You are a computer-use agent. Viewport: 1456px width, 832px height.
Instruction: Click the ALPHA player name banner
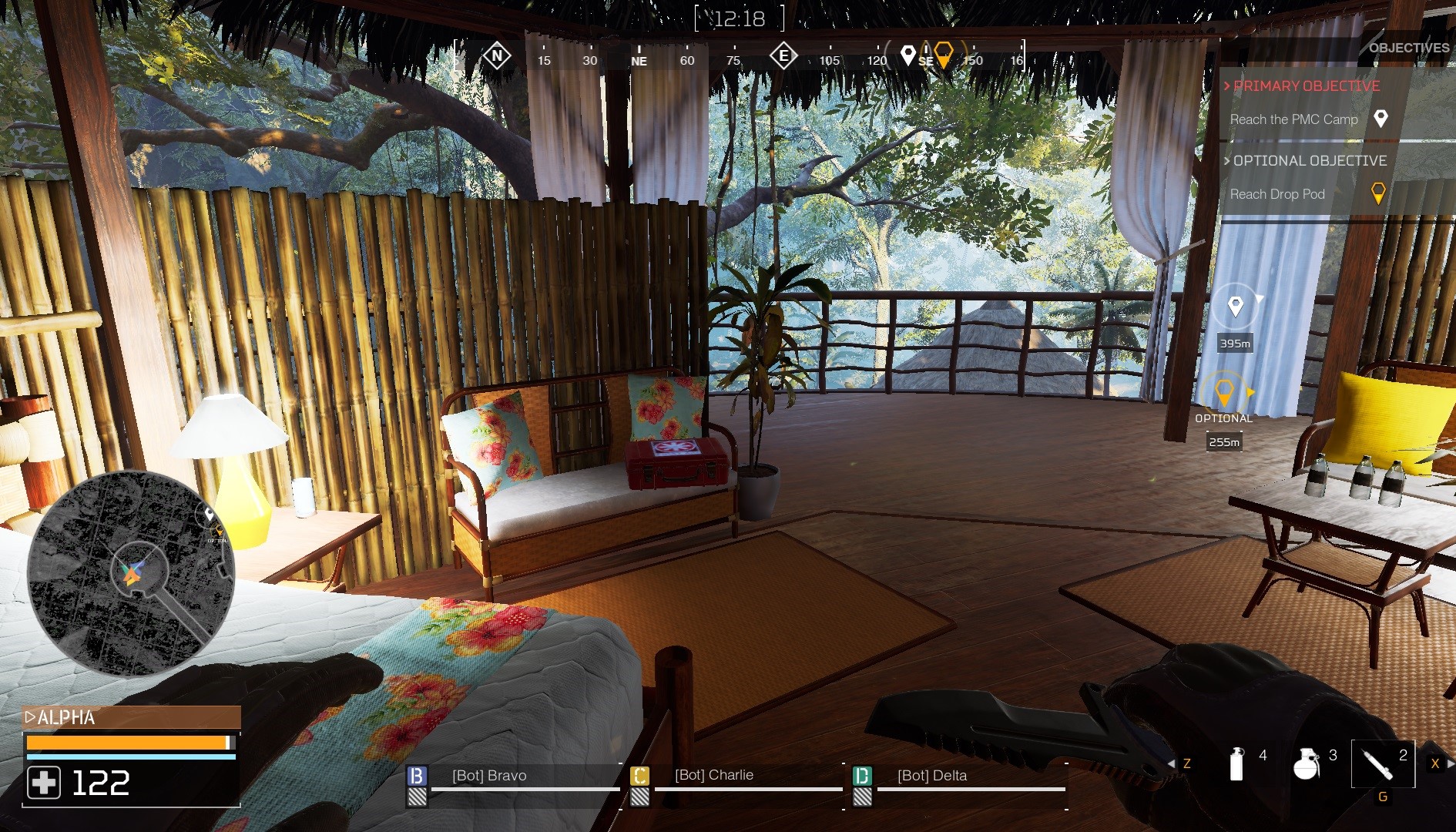pos(131,717)
